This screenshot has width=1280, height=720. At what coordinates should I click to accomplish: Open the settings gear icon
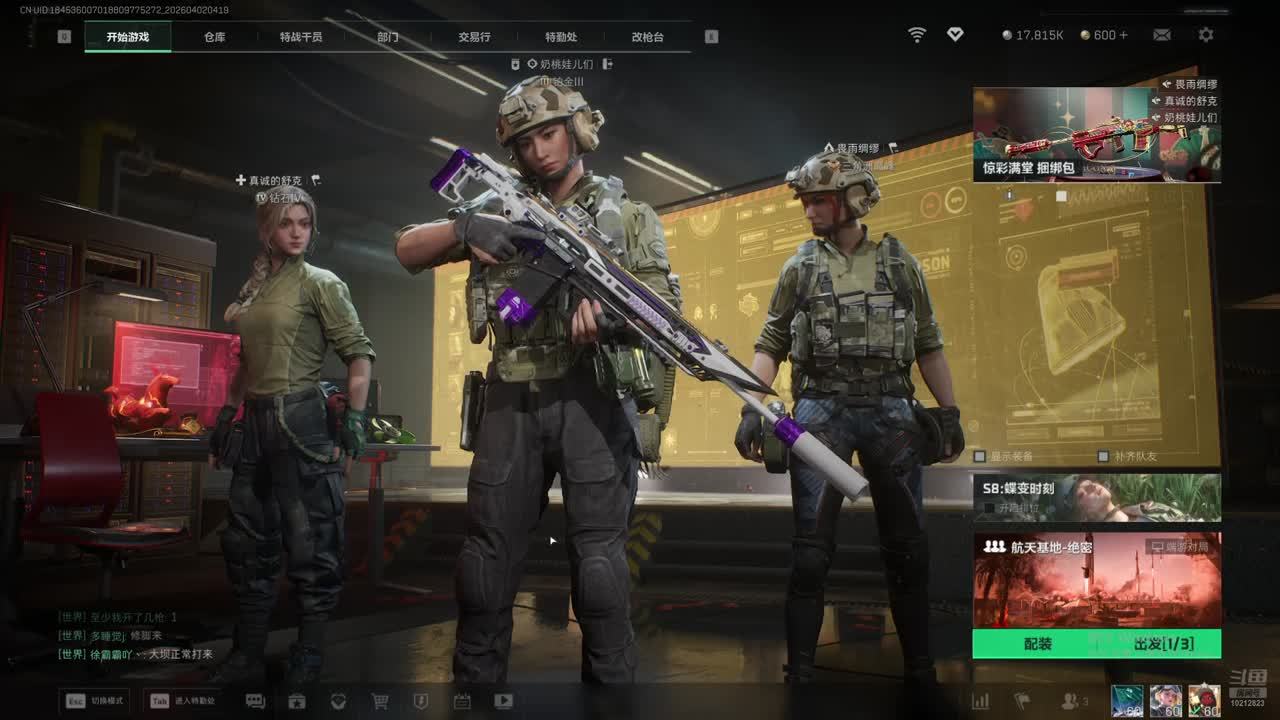click(x=1206, y=35)
